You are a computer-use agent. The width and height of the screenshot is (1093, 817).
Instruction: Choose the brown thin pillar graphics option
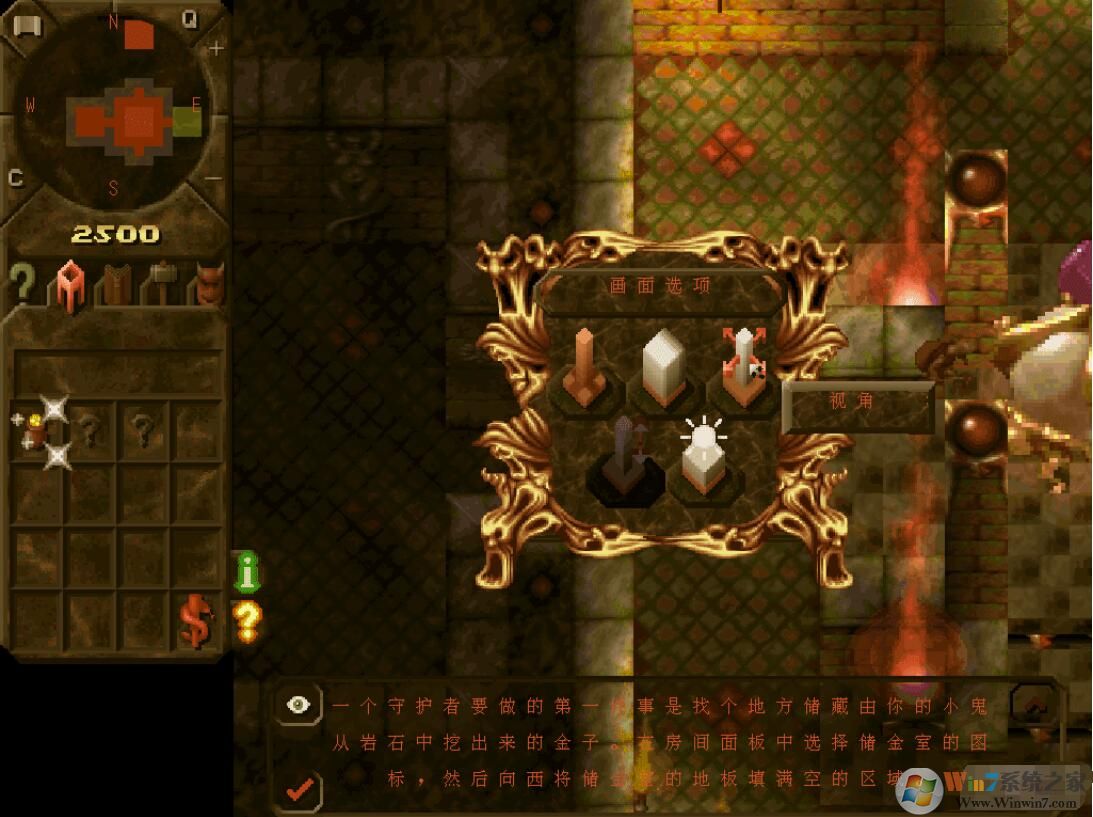pyautogui.click(x=586, y=368)
